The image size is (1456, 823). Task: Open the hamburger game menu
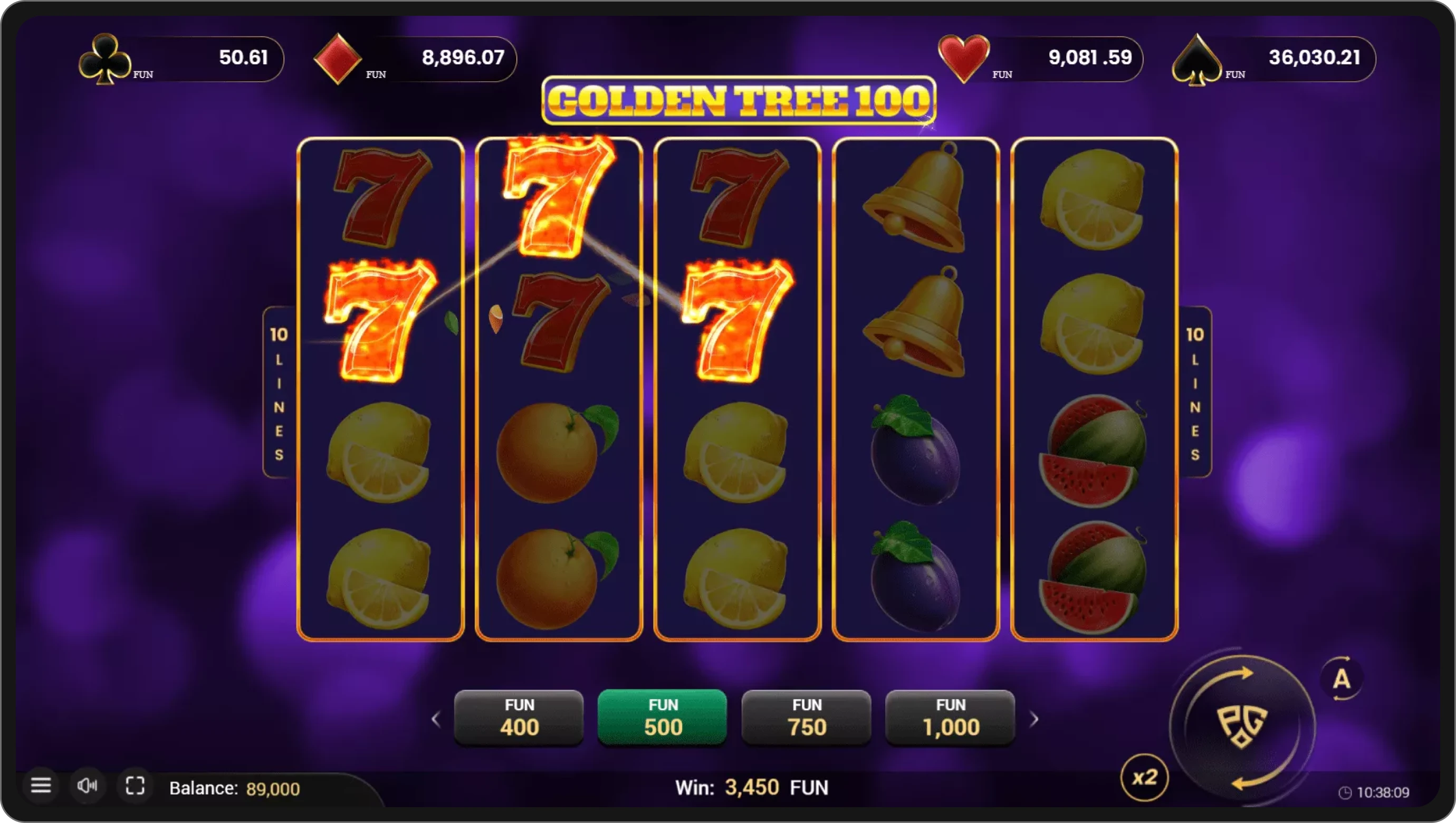click(x=42, y=786)
